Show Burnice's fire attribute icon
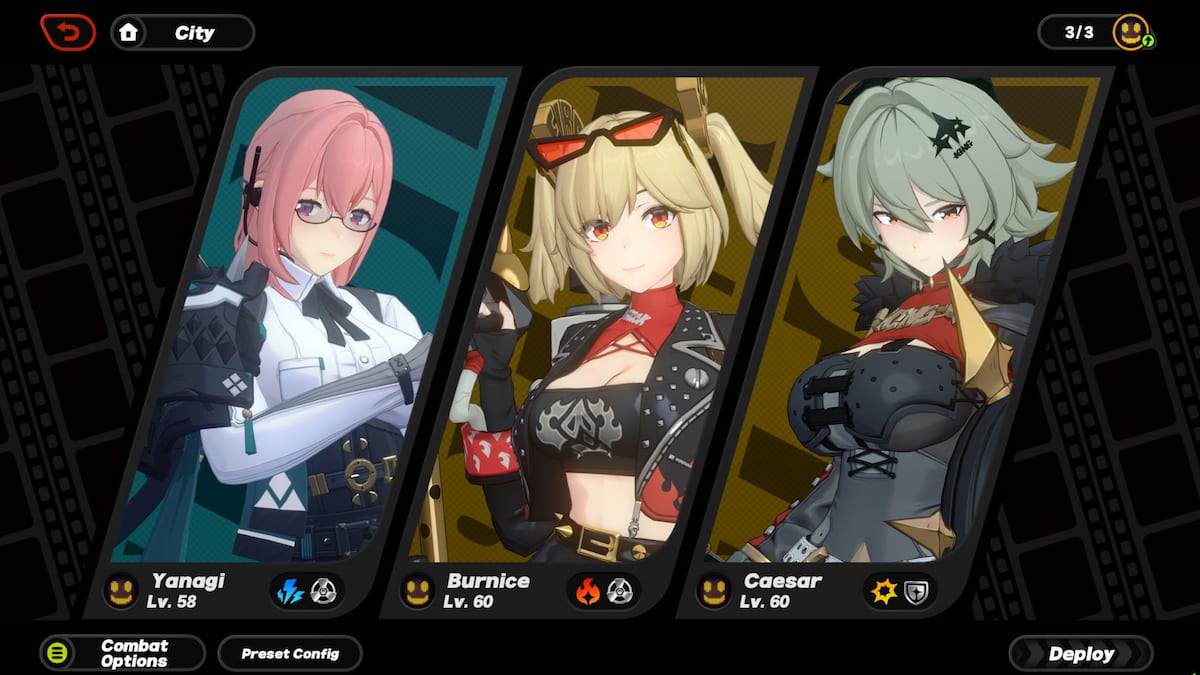1200x675 pixels. (x=588, y=591)
